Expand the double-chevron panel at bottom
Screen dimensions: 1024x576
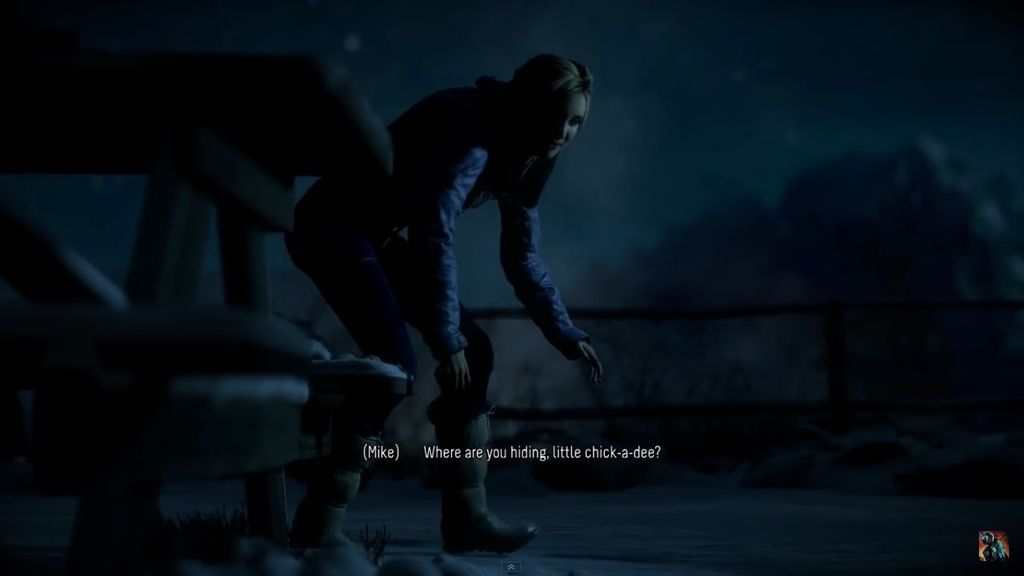point(512,567)
